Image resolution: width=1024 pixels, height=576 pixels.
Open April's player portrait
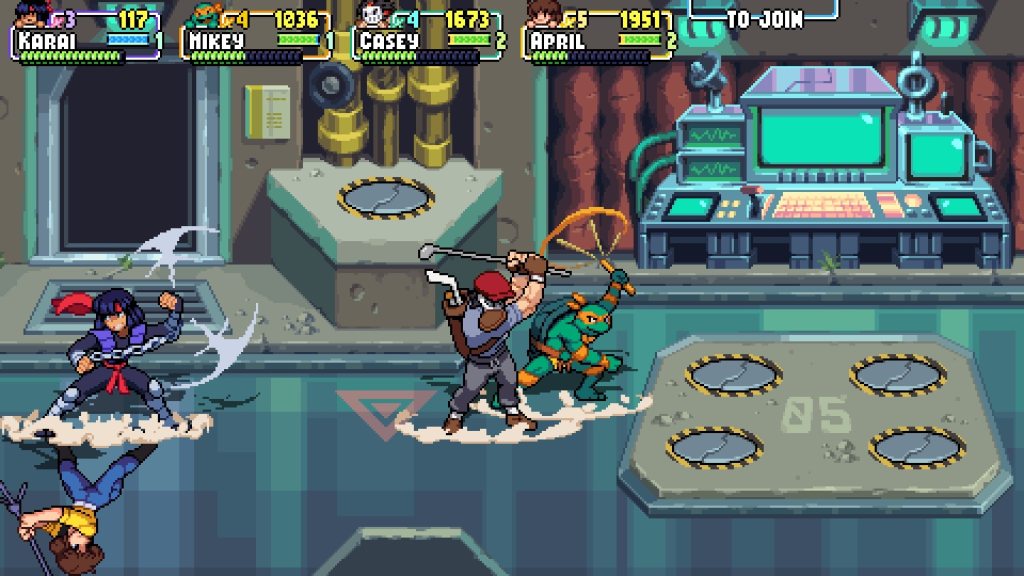[543, 15]
